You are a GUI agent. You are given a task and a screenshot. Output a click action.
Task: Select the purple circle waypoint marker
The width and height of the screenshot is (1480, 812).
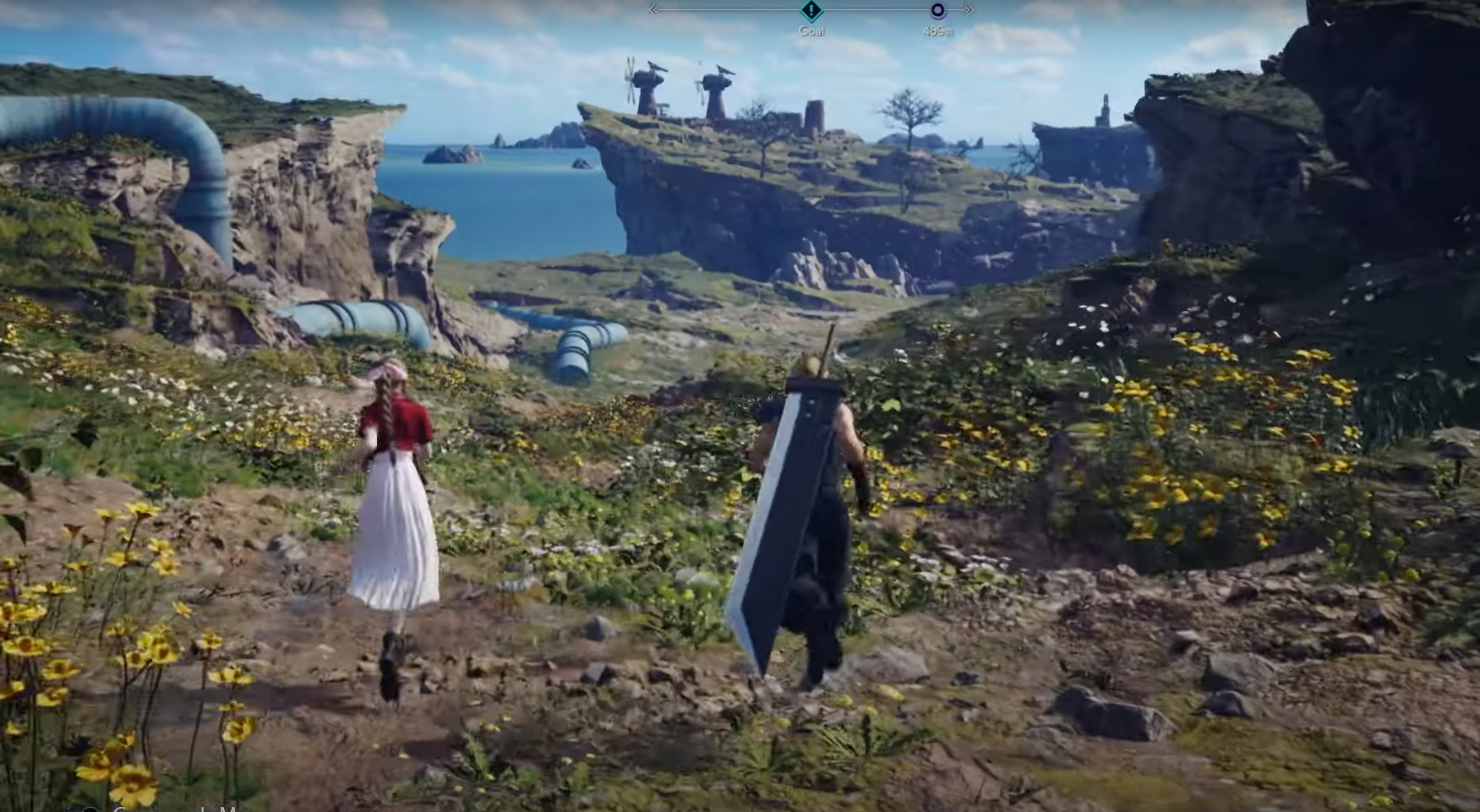(937, 11)
